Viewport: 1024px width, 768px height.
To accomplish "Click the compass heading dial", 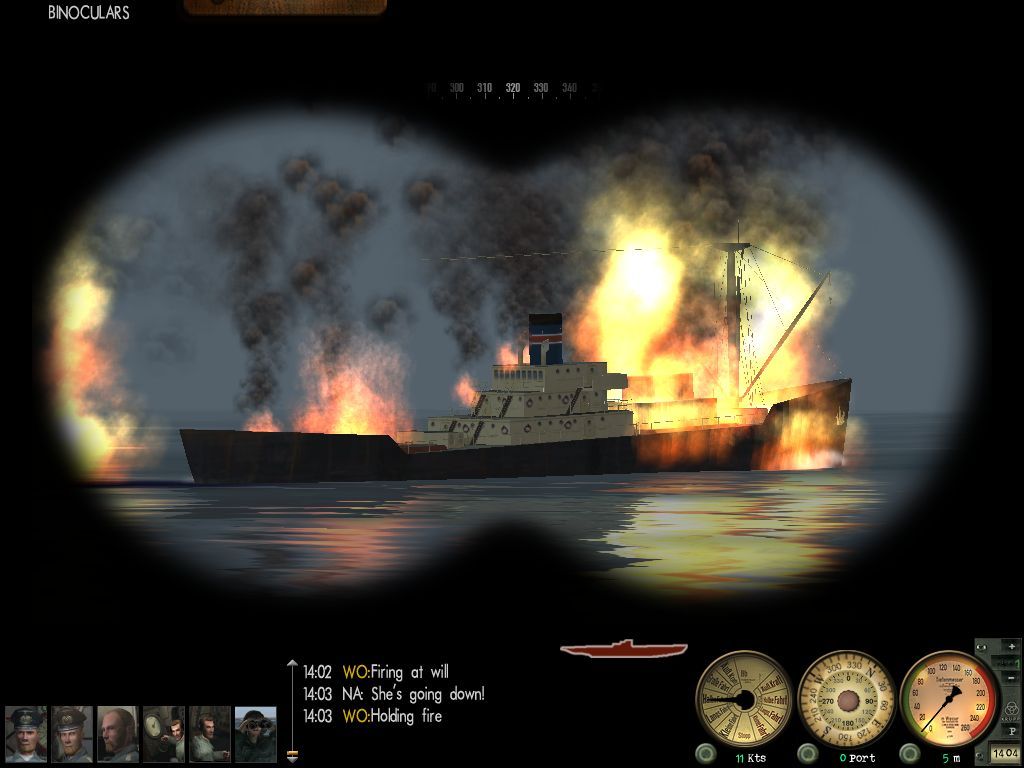I will pyautogui.click(x=846, y=698).
